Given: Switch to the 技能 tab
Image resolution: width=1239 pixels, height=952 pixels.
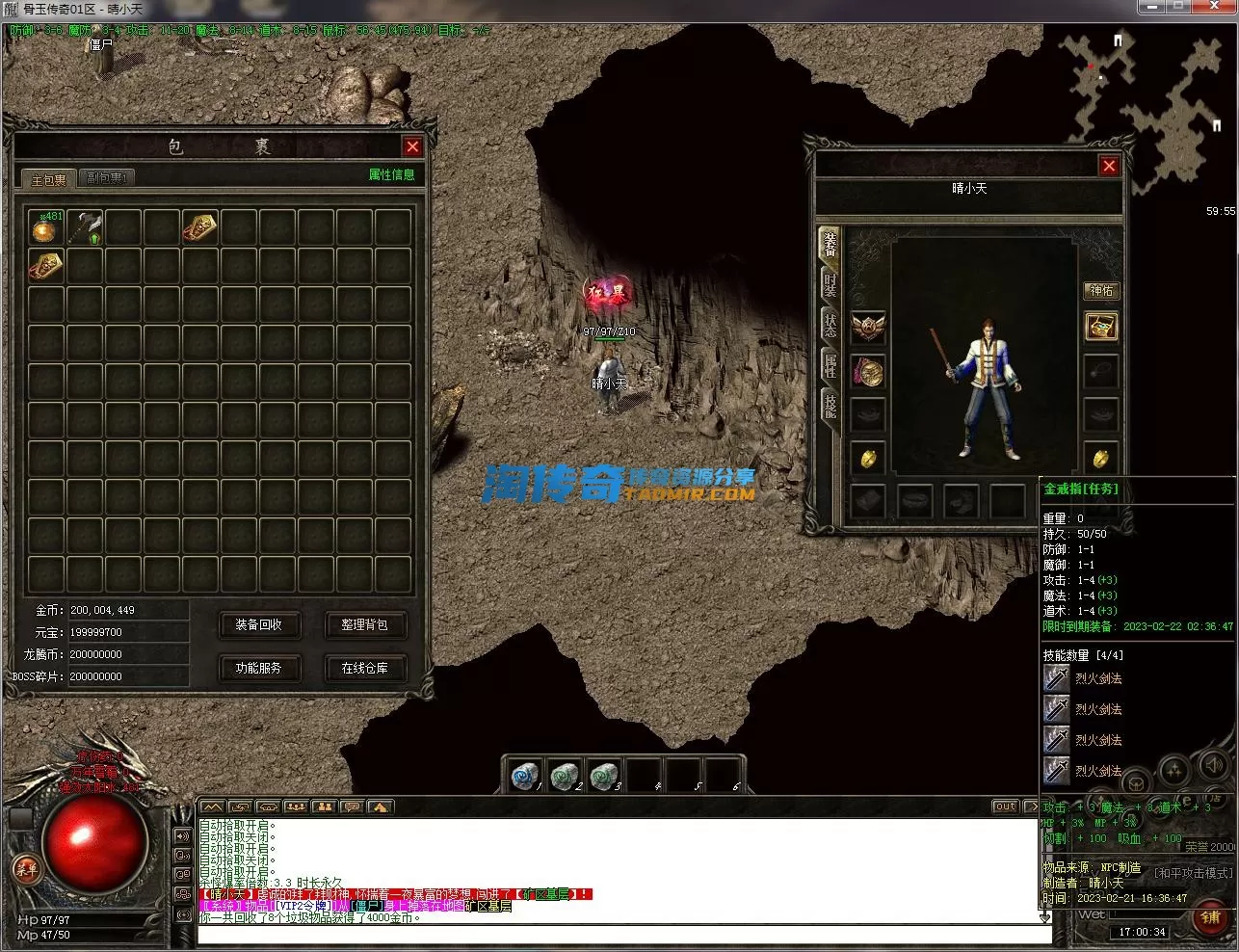Looking at the screenshot, I should point(830,405).
